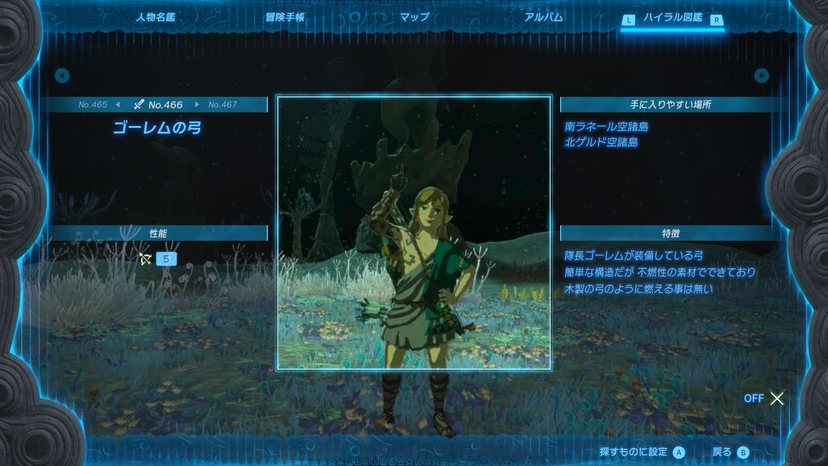Go to previous entry No.465
Viewport: 828px width, 466px height.
pos(97,104)
